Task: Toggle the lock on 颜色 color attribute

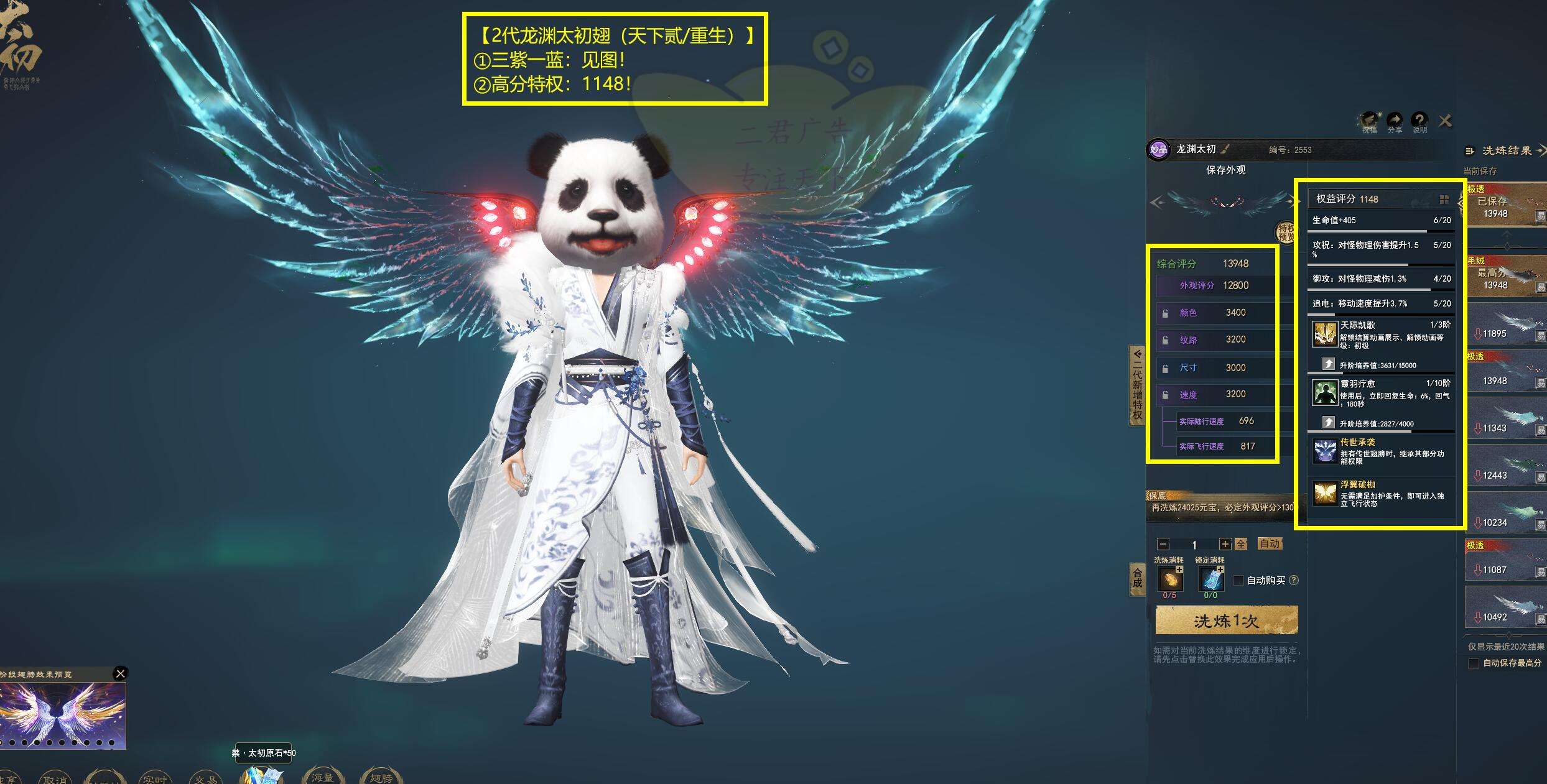Action: click(x=1165, y=313)
